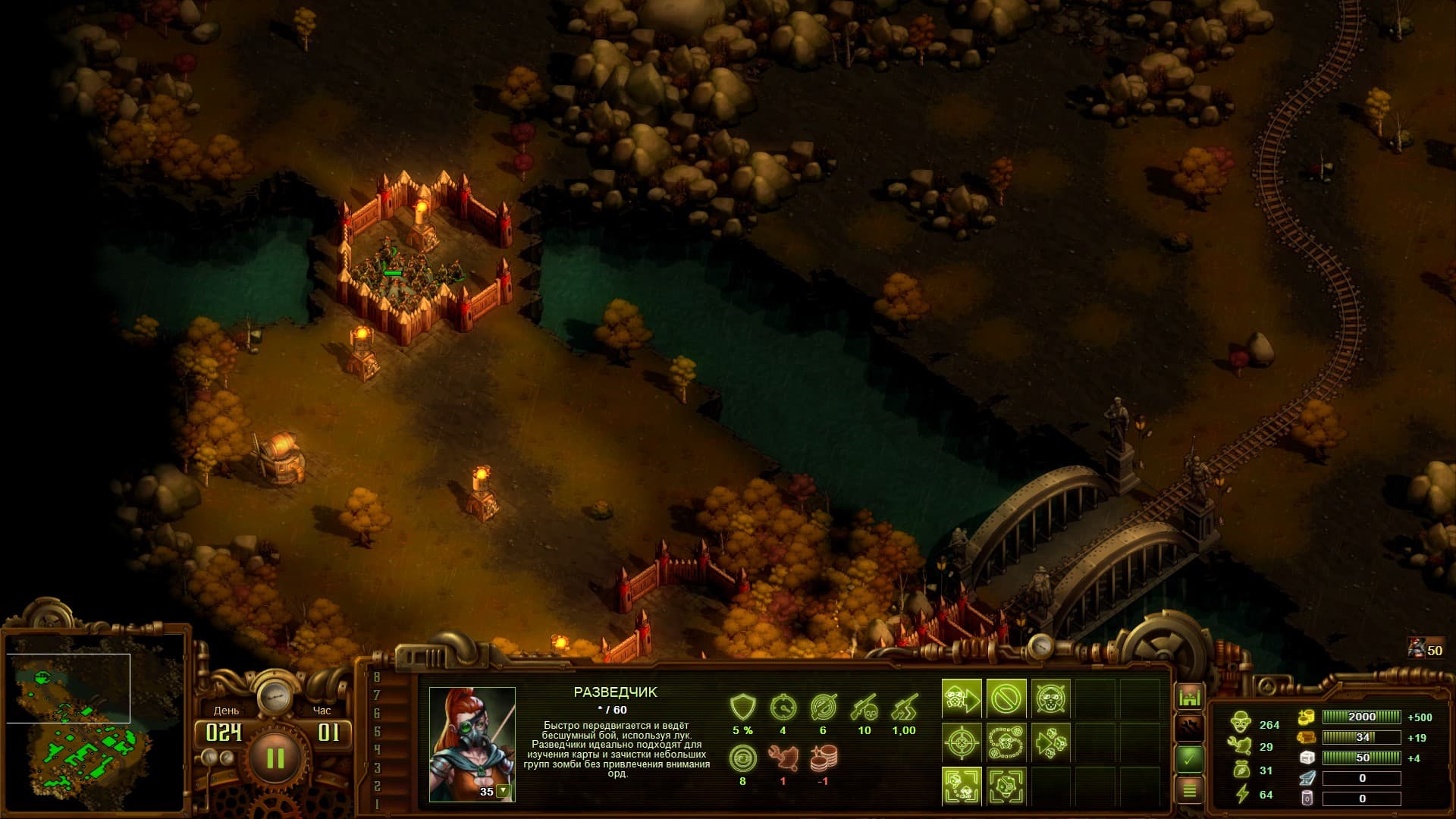Click the wrench and hammer repair button

1189,727
